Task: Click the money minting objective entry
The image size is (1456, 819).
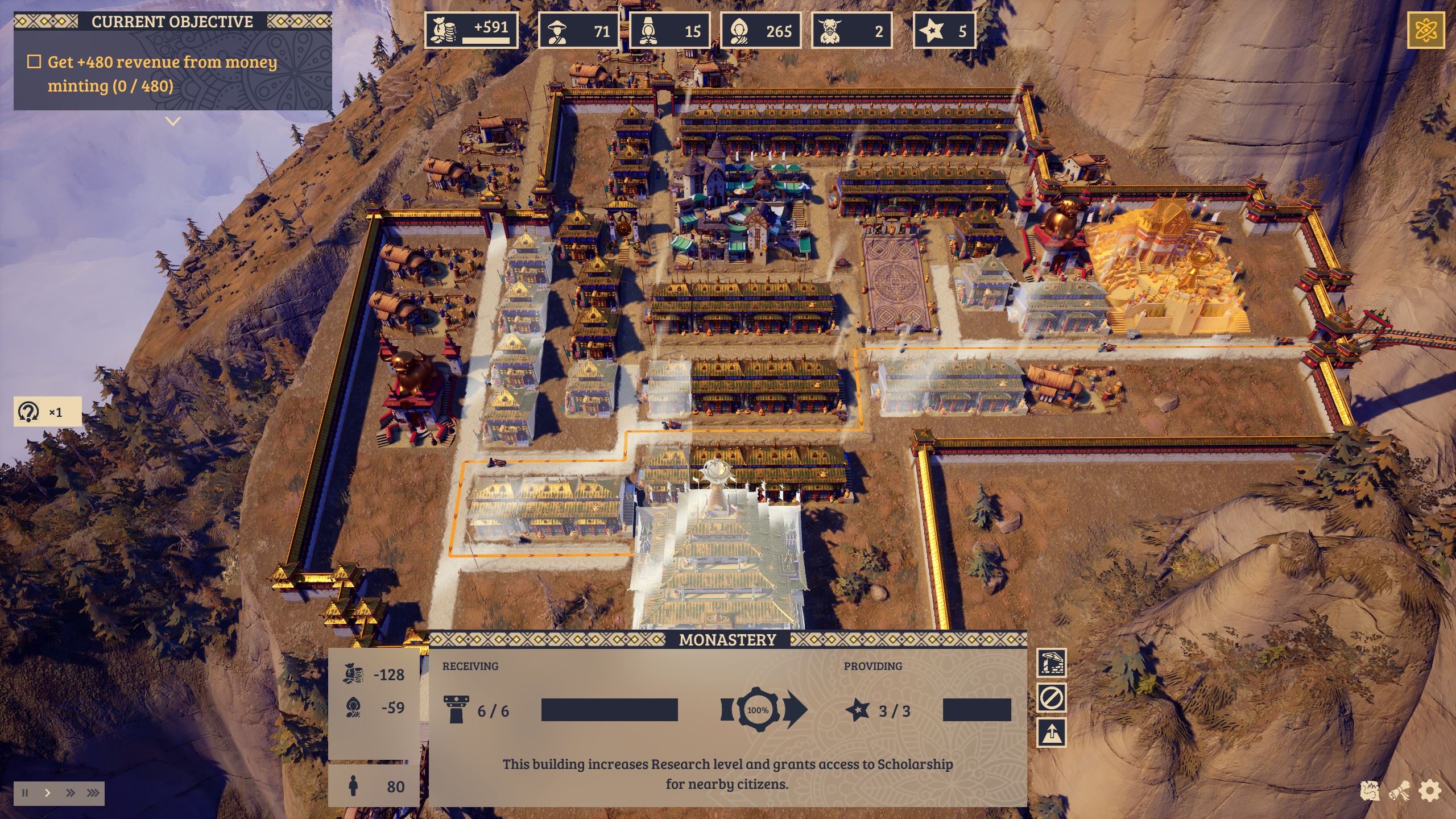Action: point(163,74)
